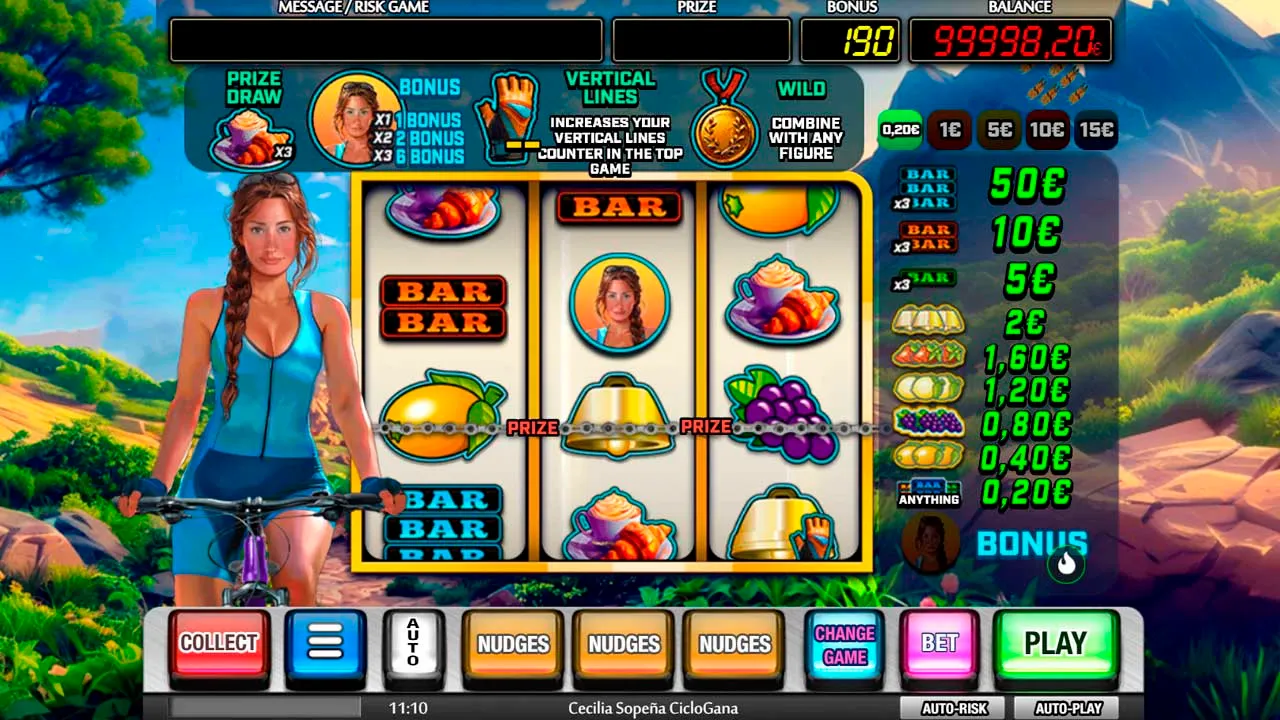Click the flame icon beside BONUS
This screenshot has height=720, width=1280.
pyautogui.click(x=1066, y=564)
